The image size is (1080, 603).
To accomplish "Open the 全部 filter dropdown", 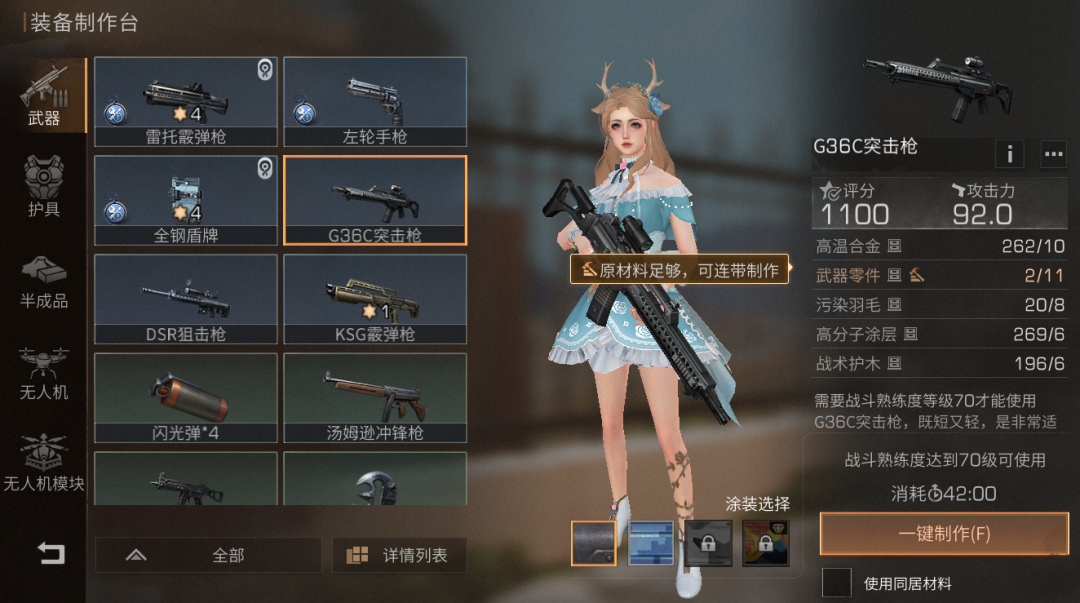I will click(208, 555).
